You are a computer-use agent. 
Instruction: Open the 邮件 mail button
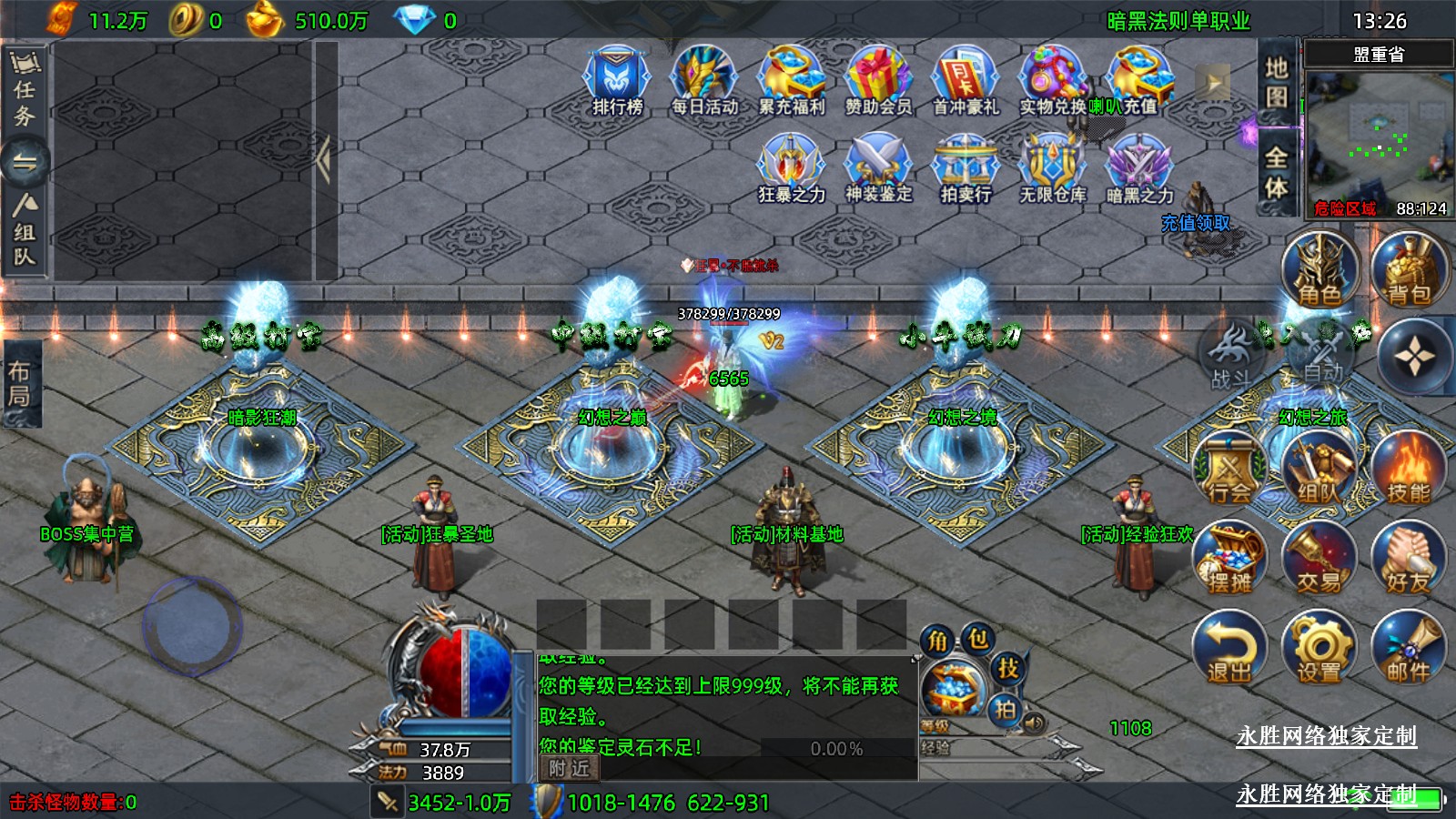(x=1409, y=648)
